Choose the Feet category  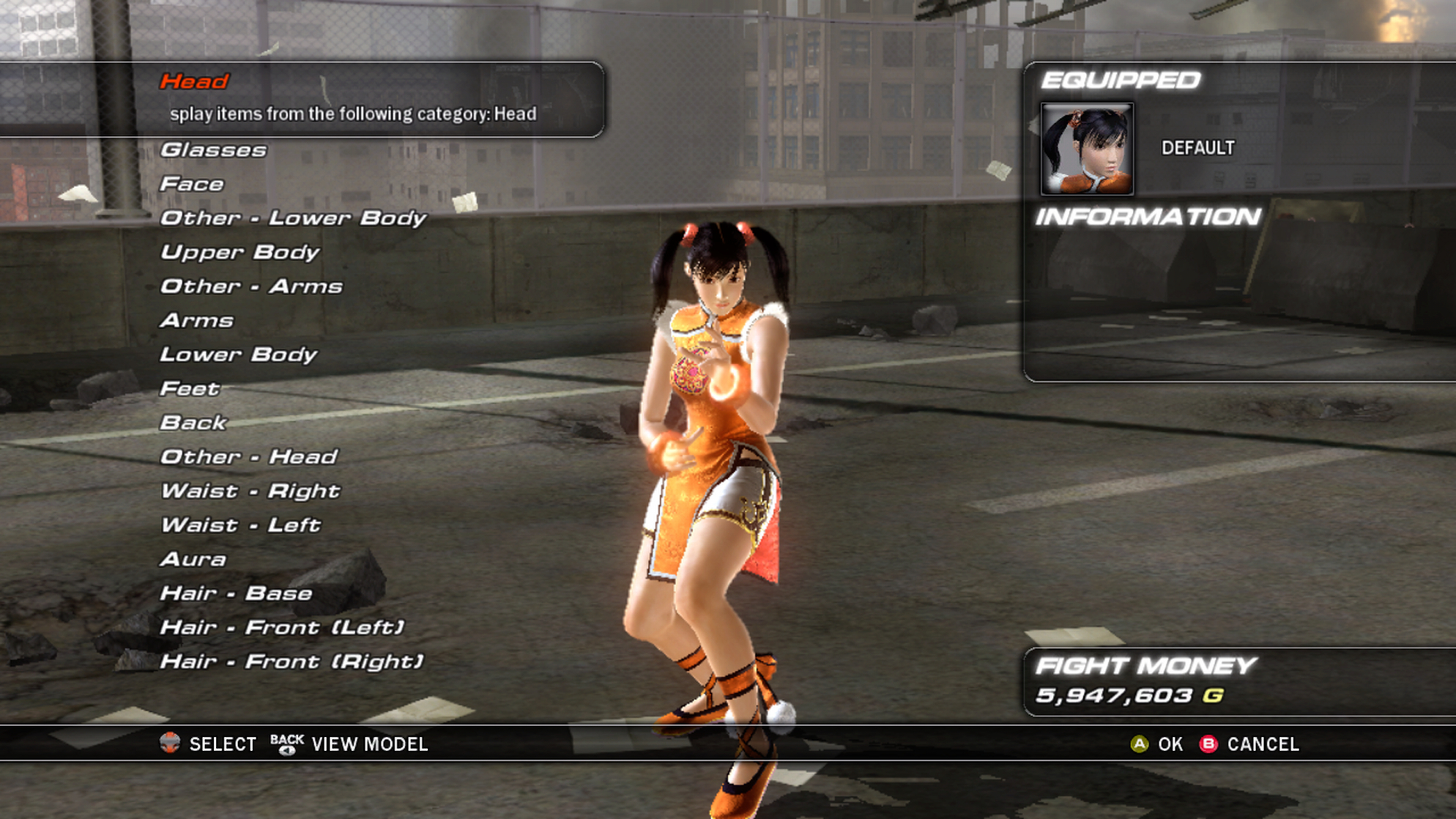click(x=190, y=389)
